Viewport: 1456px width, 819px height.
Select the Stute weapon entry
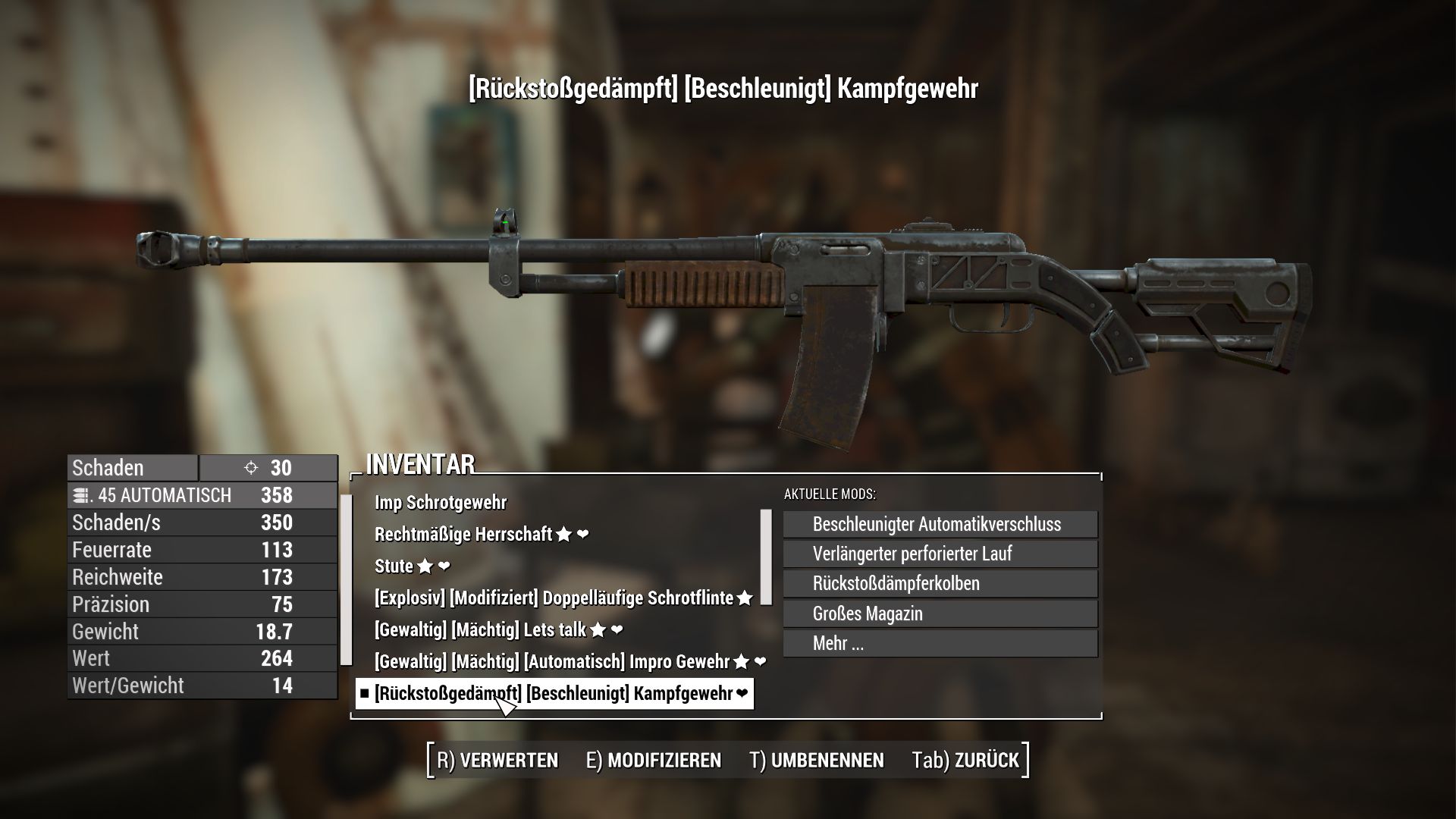click(x=394, y=566)
